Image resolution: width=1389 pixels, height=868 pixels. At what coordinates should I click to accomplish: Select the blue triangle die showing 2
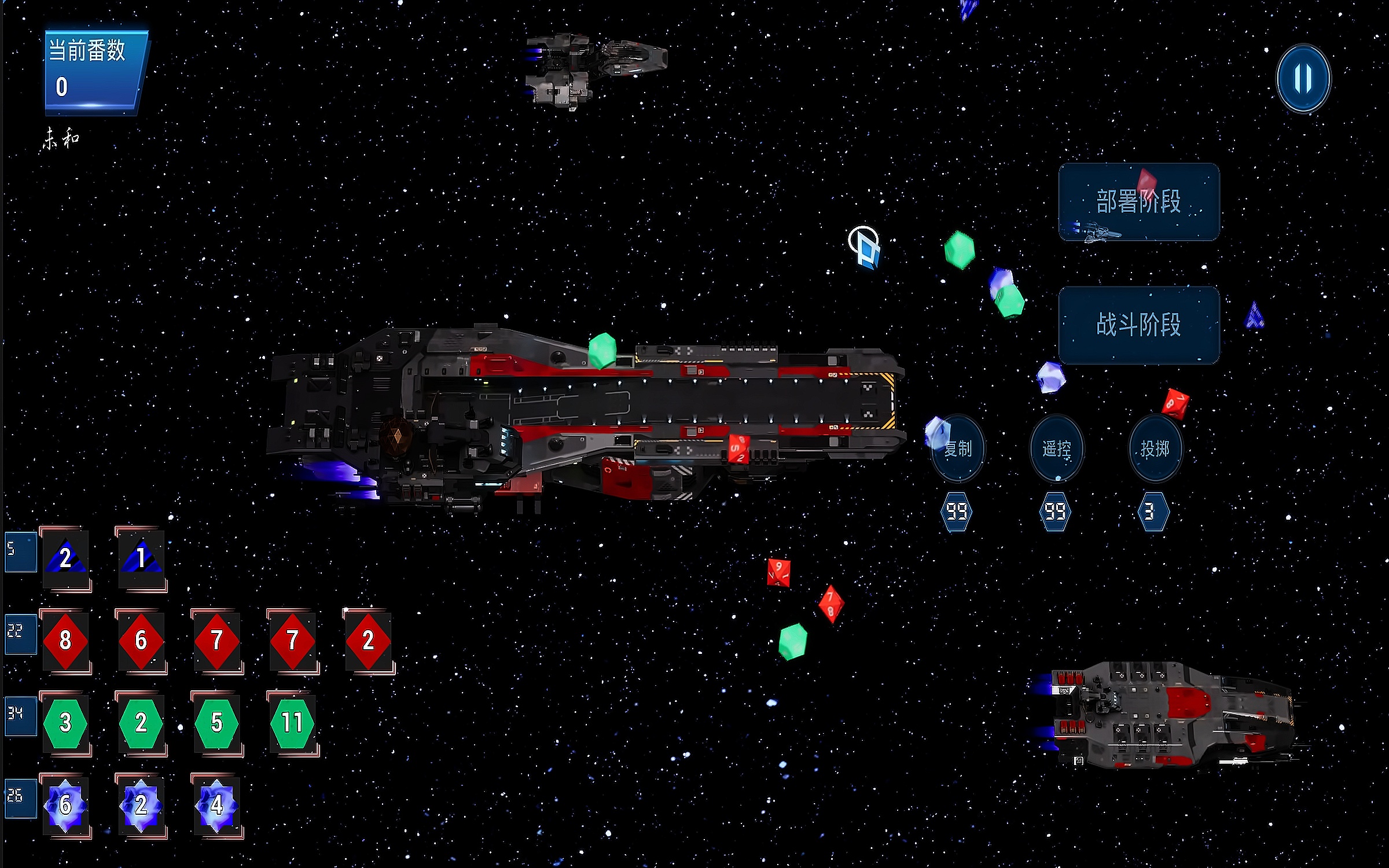click(x=65, y=558)
